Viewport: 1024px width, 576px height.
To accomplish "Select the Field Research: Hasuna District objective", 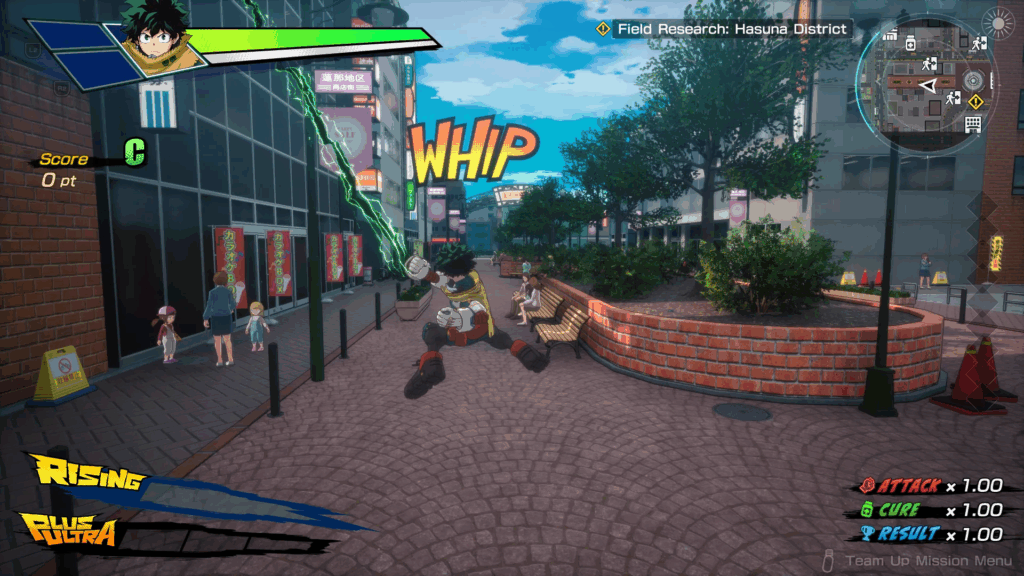I will click(x=724, y=29).
